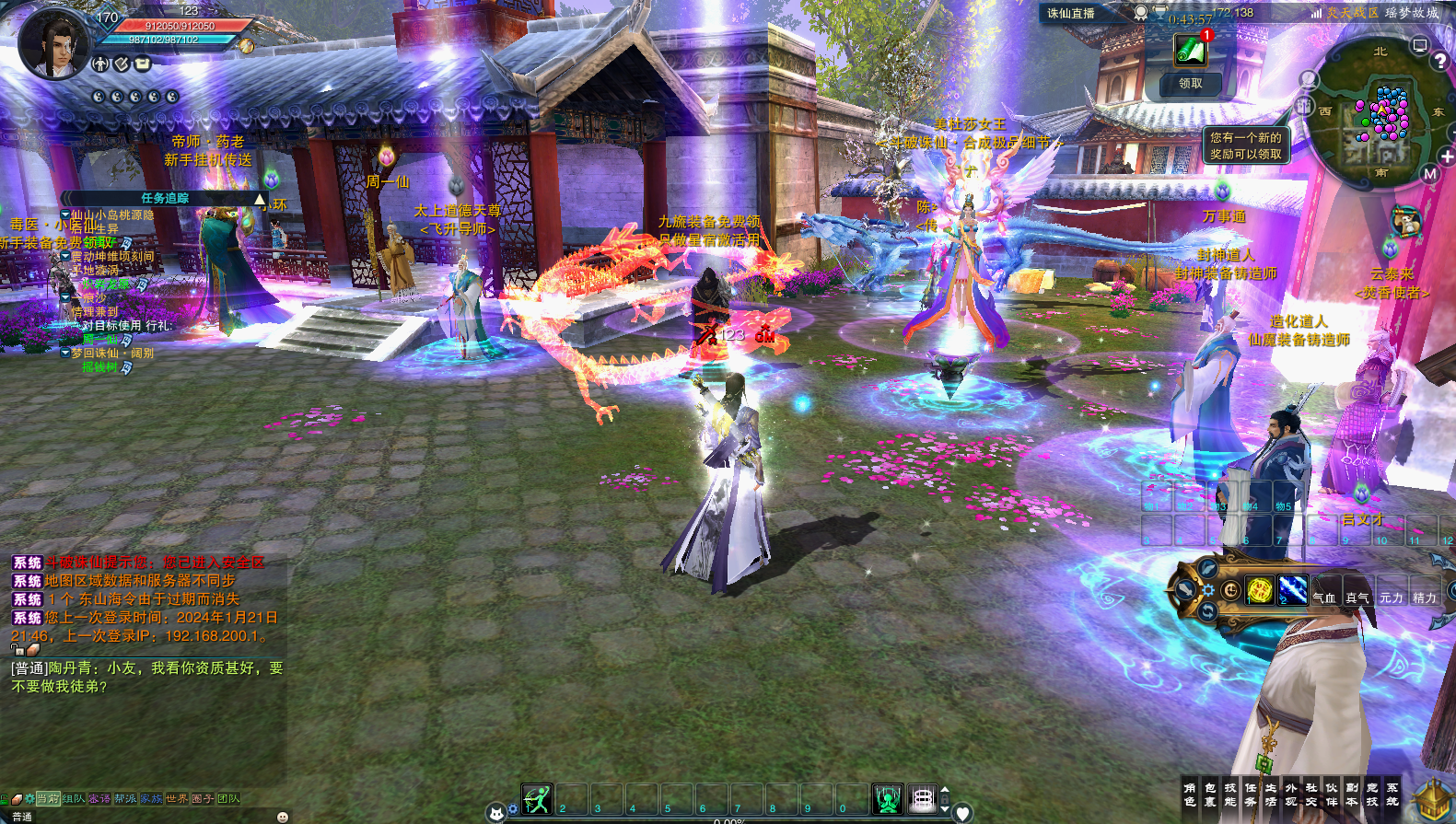
Task: Zoom in the minimap with the plus button
Action: click(x=1448, y=157)
